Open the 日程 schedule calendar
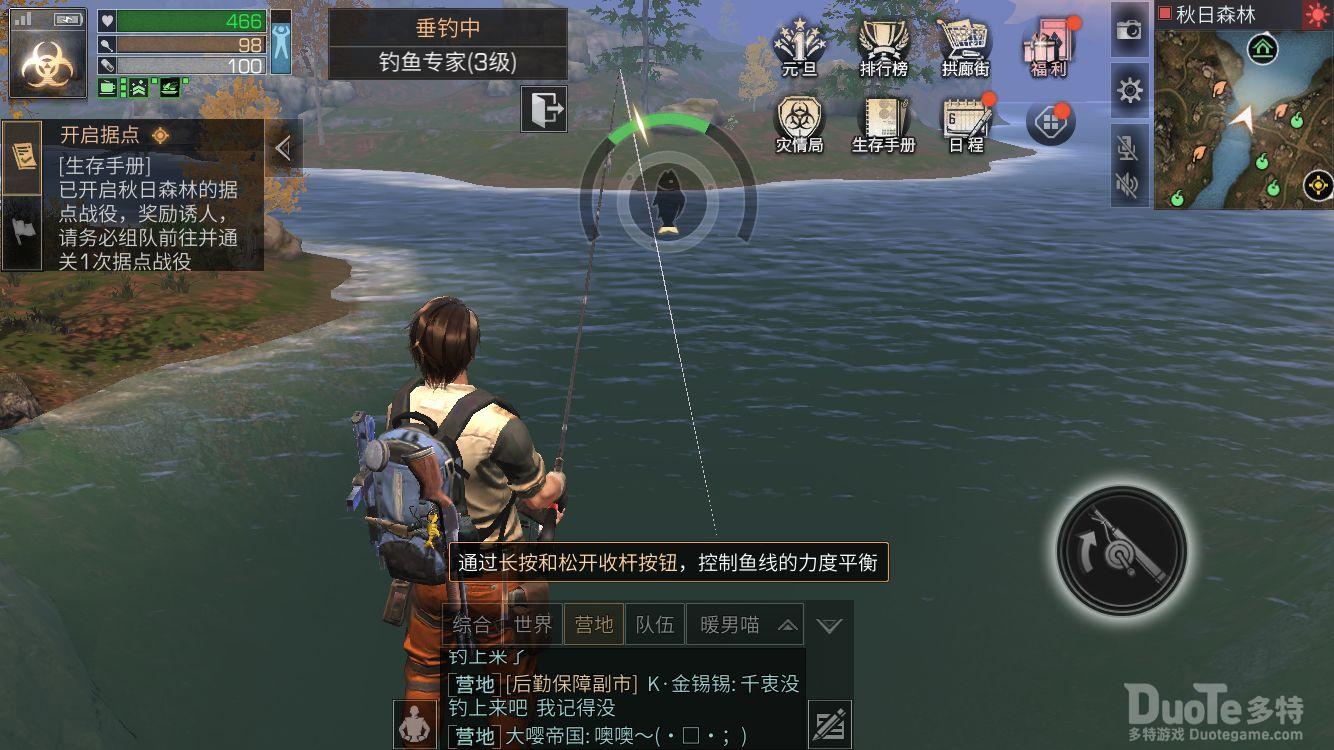Screen dimensions: 1334x750 pos(964,120)
